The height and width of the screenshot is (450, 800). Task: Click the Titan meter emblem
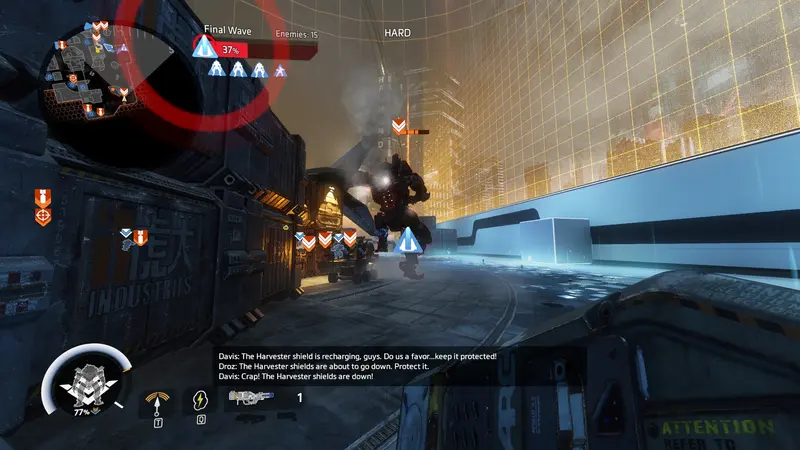pos(81,385)
